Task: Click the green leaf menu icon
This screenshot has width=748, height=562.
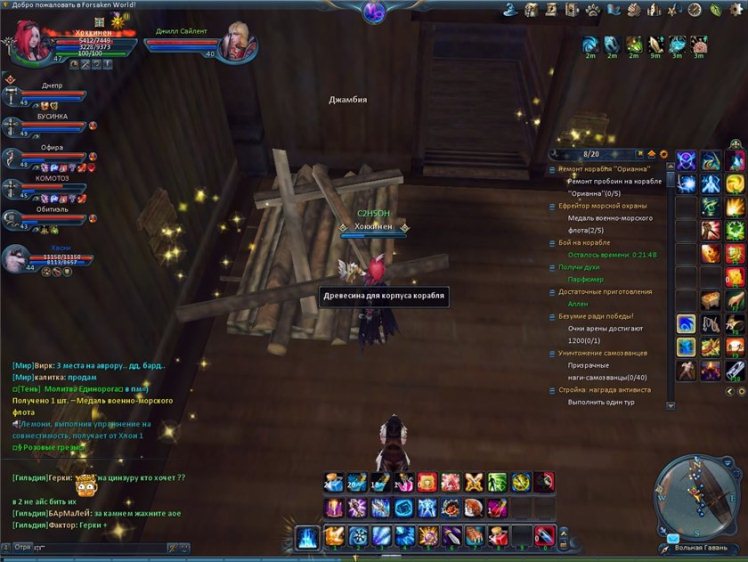Action: (x=716, y=9)
